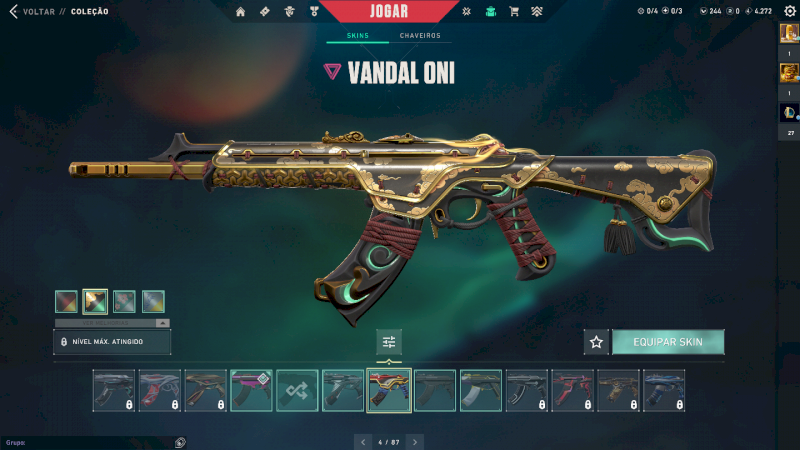Open the filter sliders button
The height and width of the screenshot is (450, 800).
(x=389, y=342)
